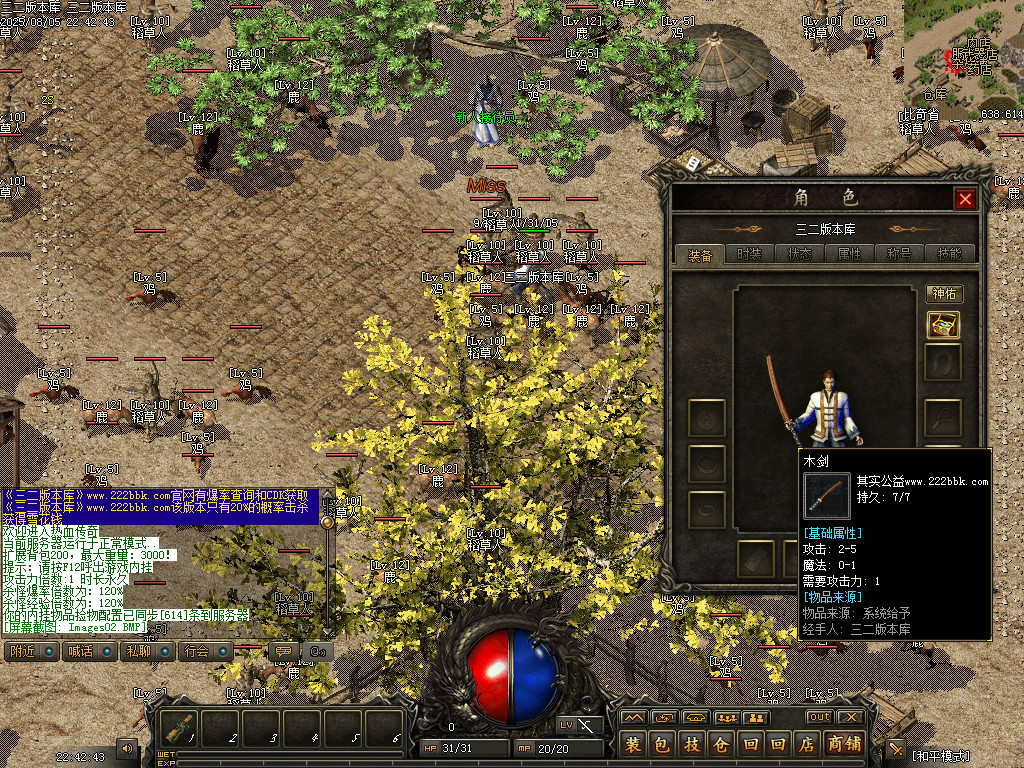Open the 状态 tab
Image resolution: width=1024 pixels, height=768 pixels.
click(x=799, y=255)
